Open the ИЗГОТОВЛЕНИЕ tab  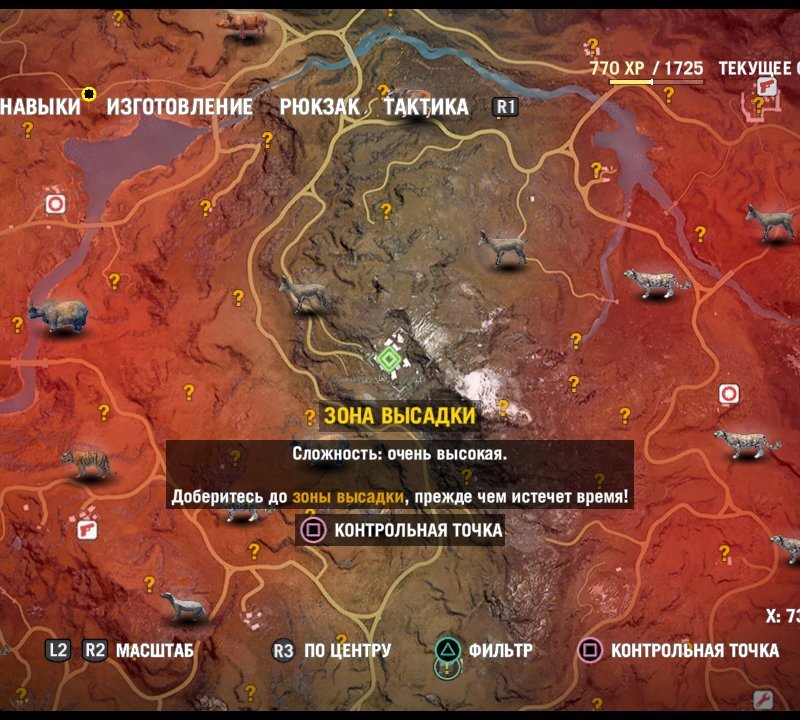[180, 106]
